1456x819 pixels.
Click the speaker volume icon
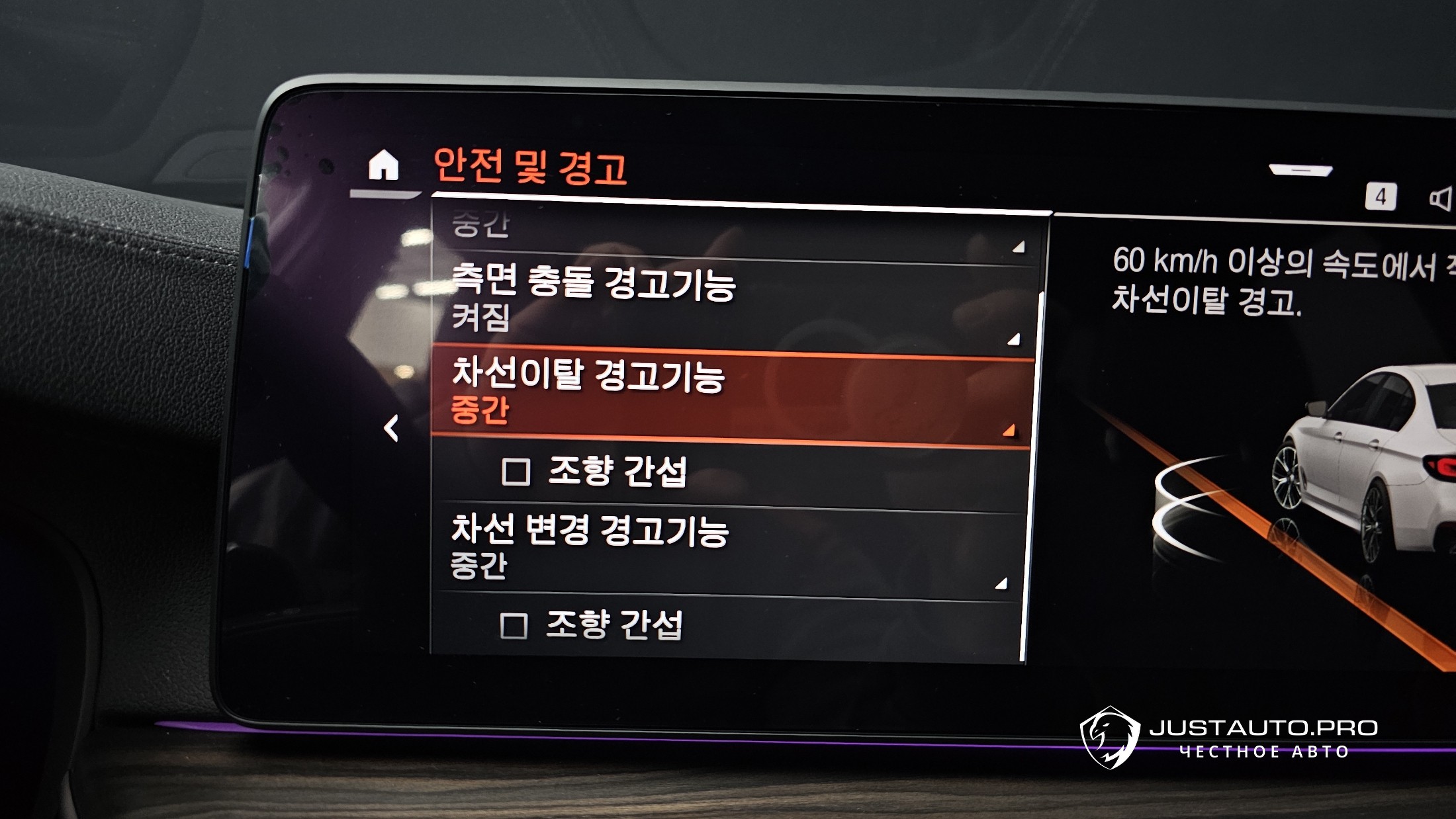pos(1441,198)
